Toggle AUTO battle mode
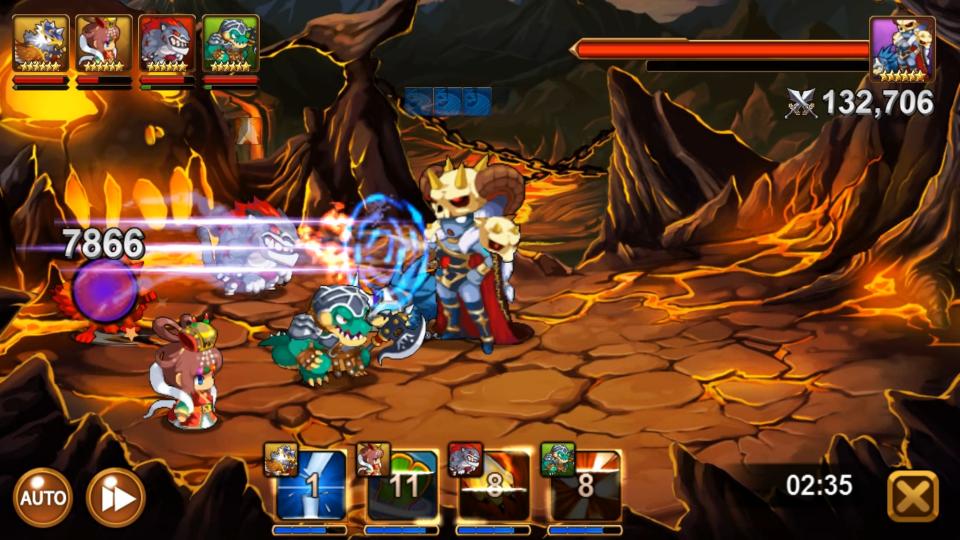 pos(43,497)
